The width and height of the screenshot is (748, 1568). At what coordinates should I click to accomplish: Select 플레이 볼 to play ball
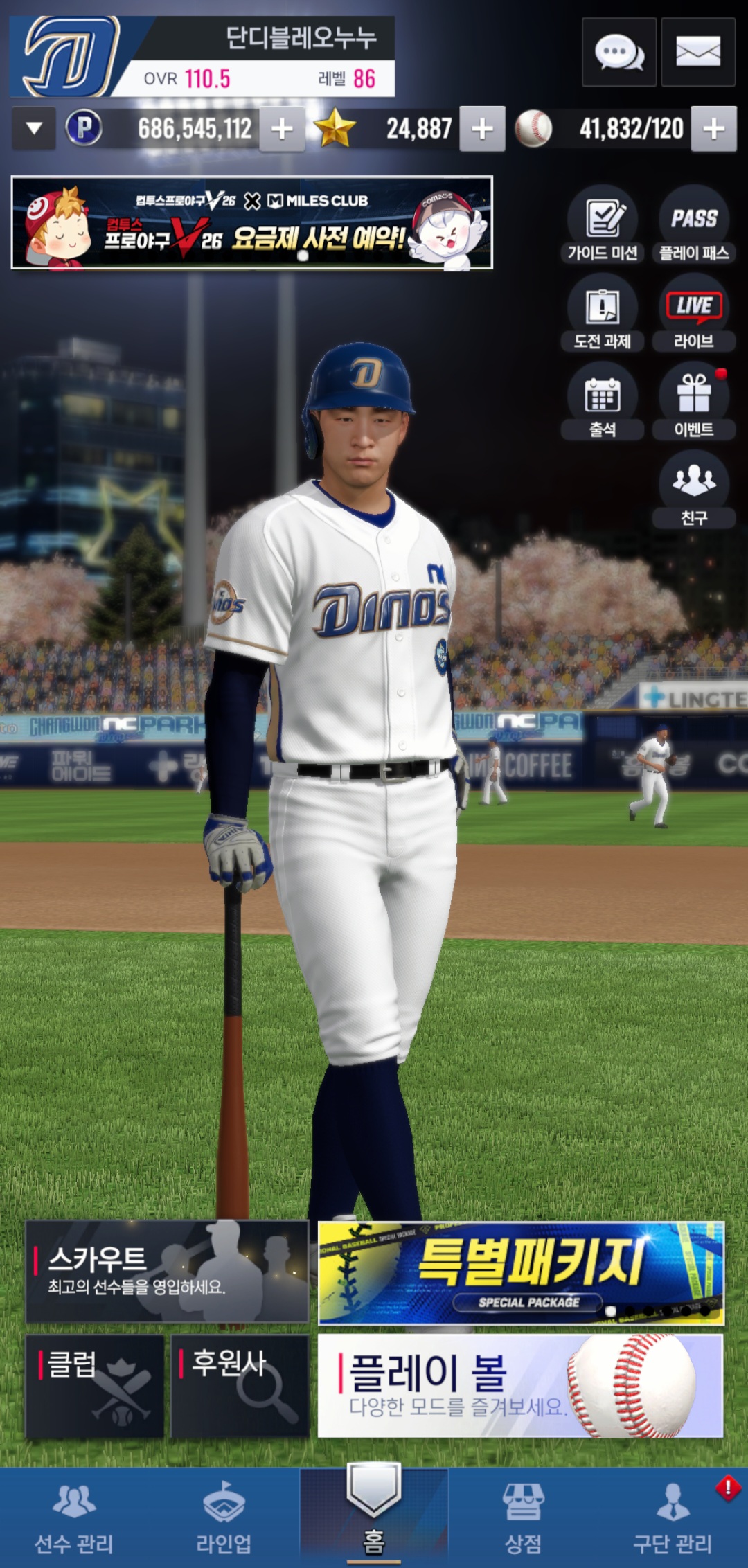(521, 1386)
